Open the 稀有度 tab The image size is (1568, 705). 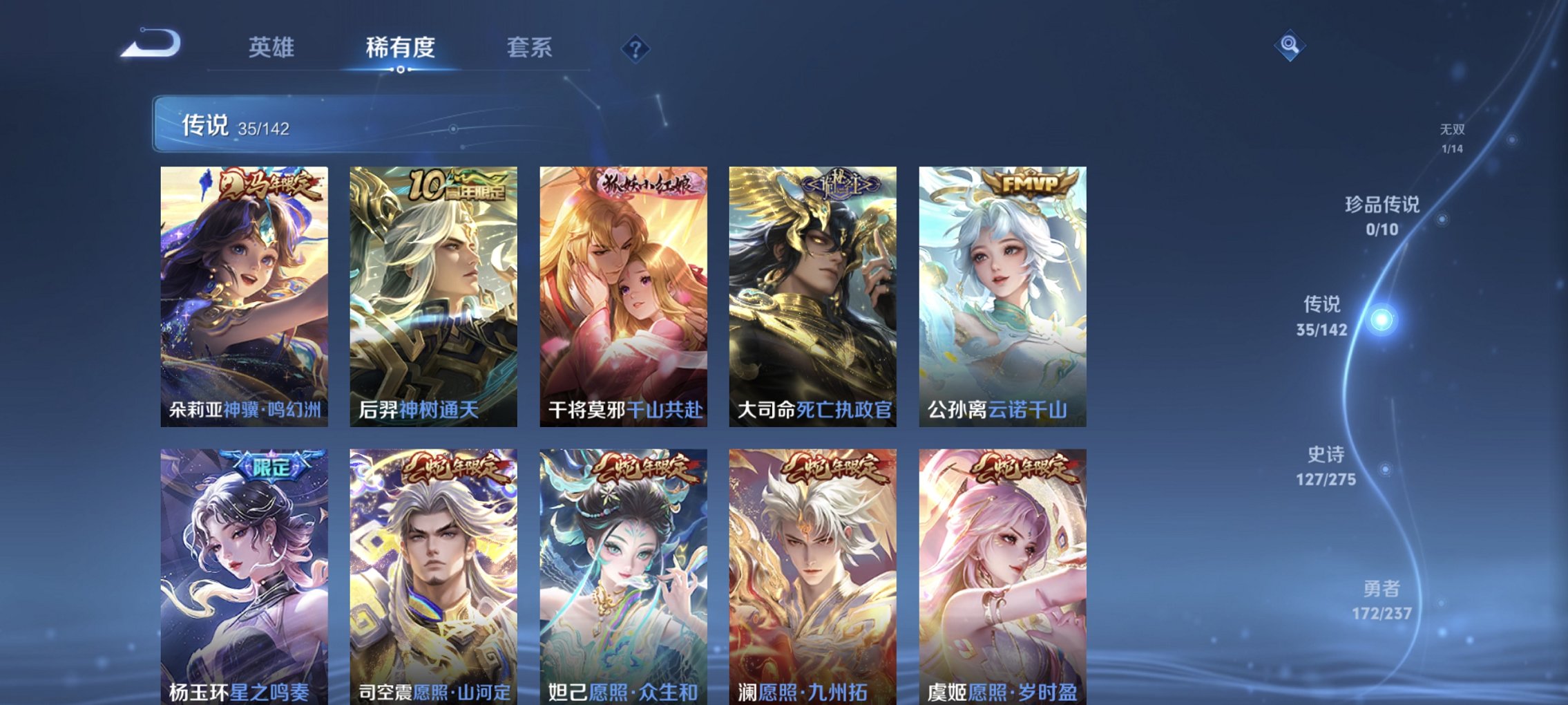click(x=401, y=47)
